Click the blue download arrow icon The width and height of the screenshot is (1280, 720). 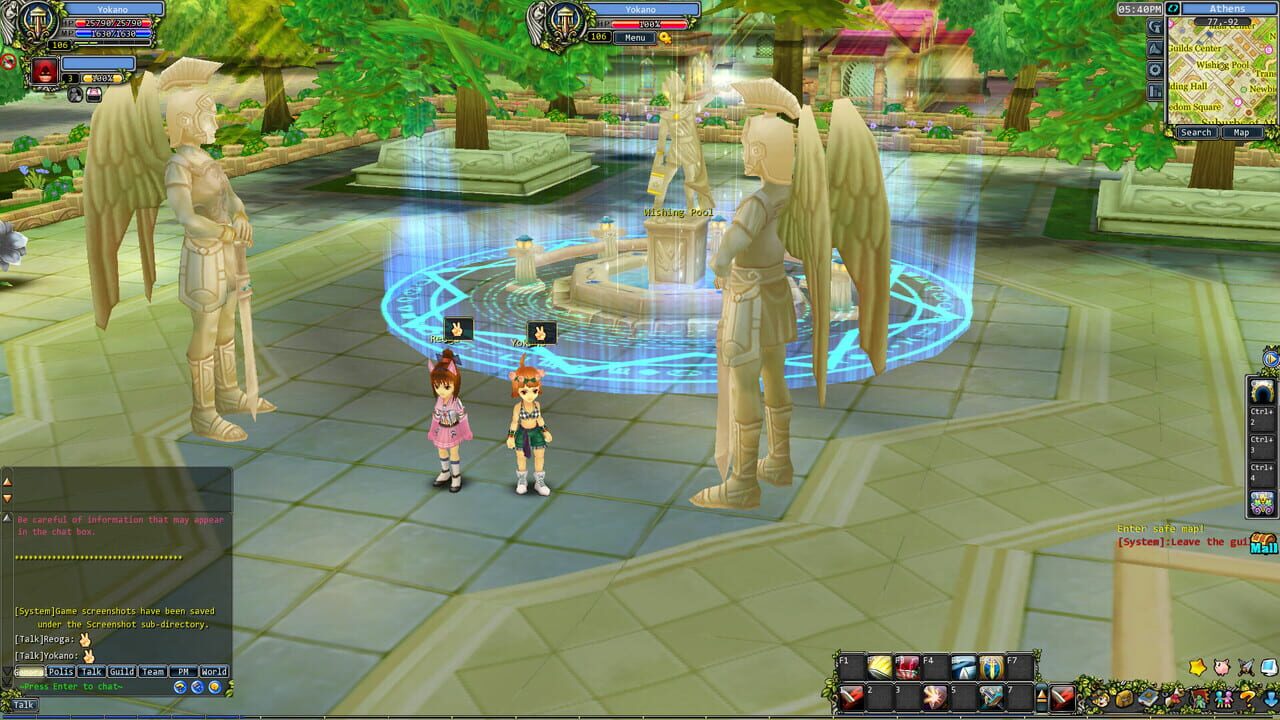[x=1270, y=699]
